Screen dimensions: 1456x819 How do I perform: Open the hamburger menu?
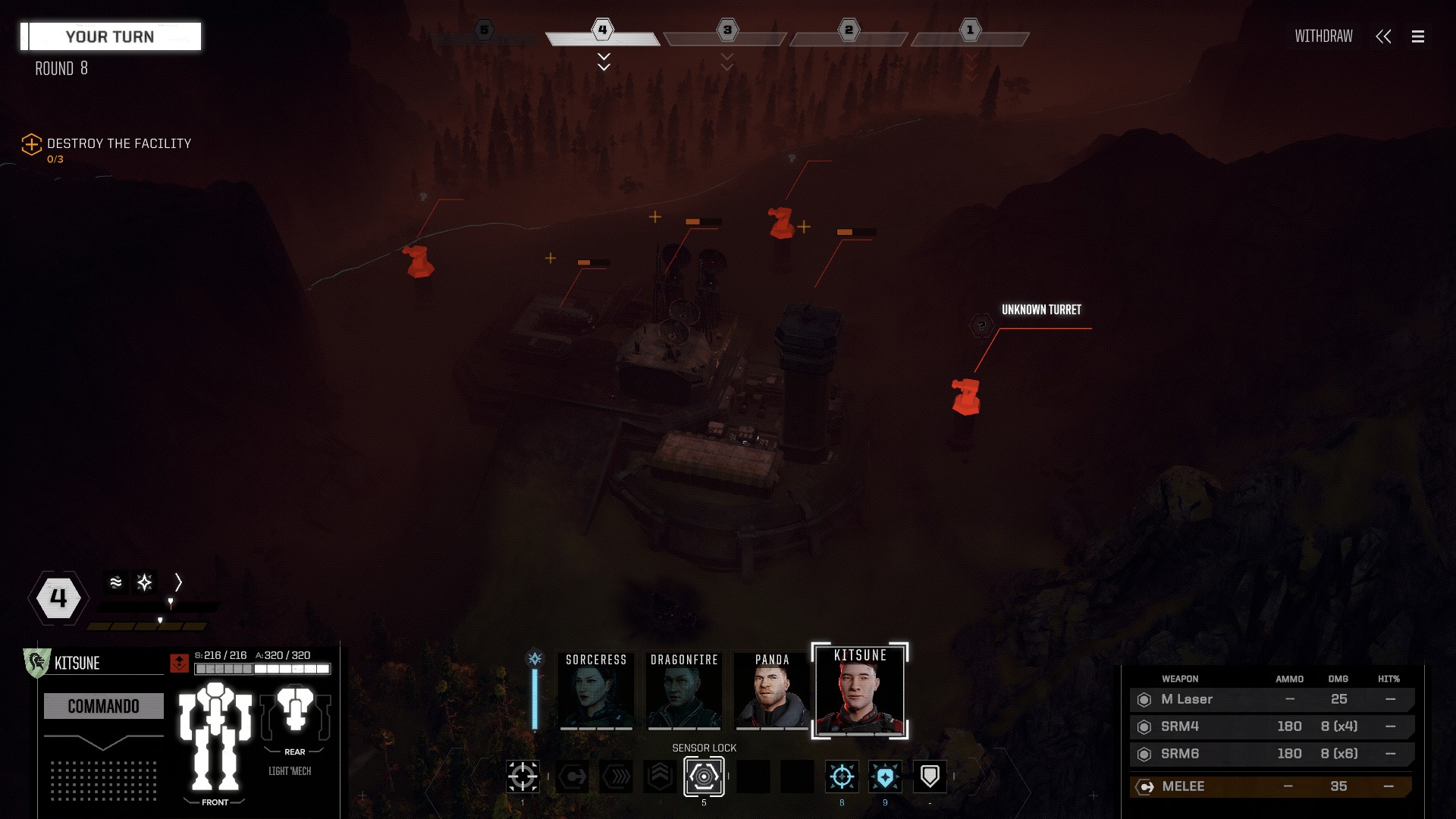pos(1417,36)
